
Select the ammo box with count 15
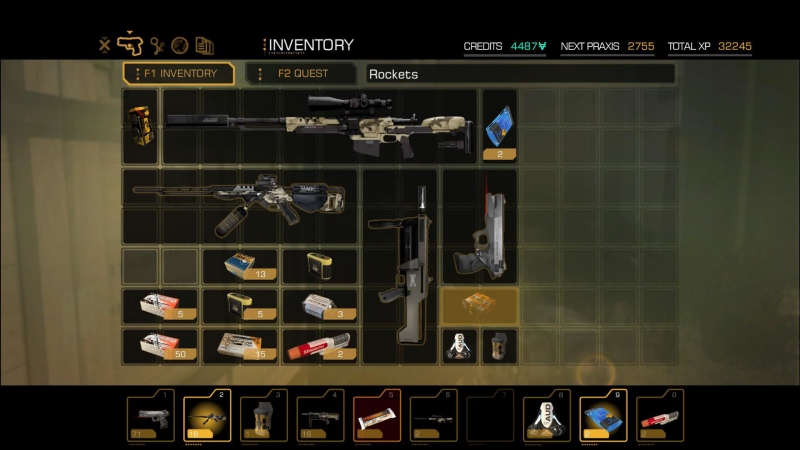tap(240, 346)
